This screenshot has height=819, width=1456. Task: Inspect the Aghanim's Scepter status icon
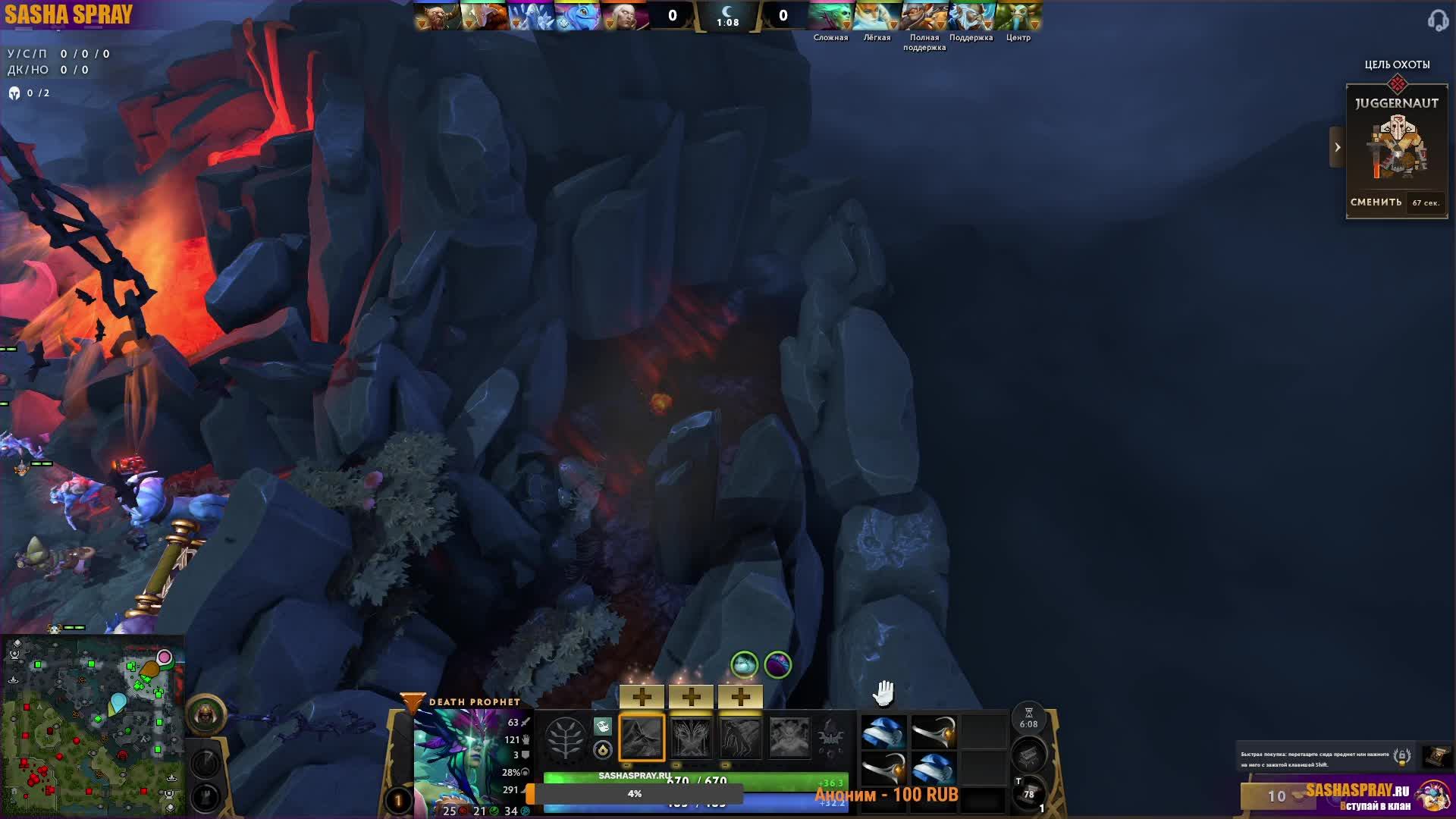pos(830,736)
